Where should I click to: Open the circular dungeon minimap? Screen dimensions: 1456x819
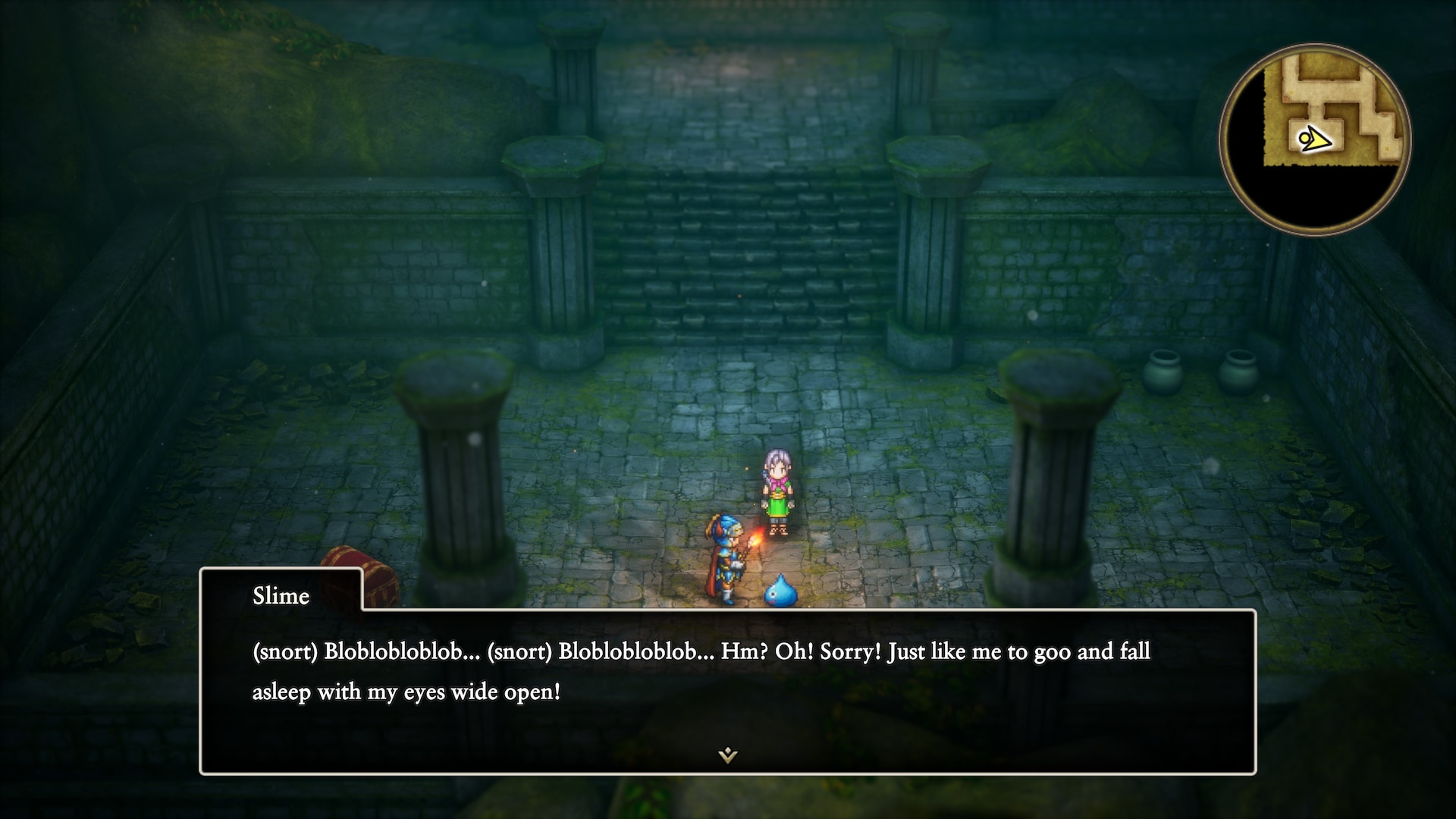[x=1316, y=139]
